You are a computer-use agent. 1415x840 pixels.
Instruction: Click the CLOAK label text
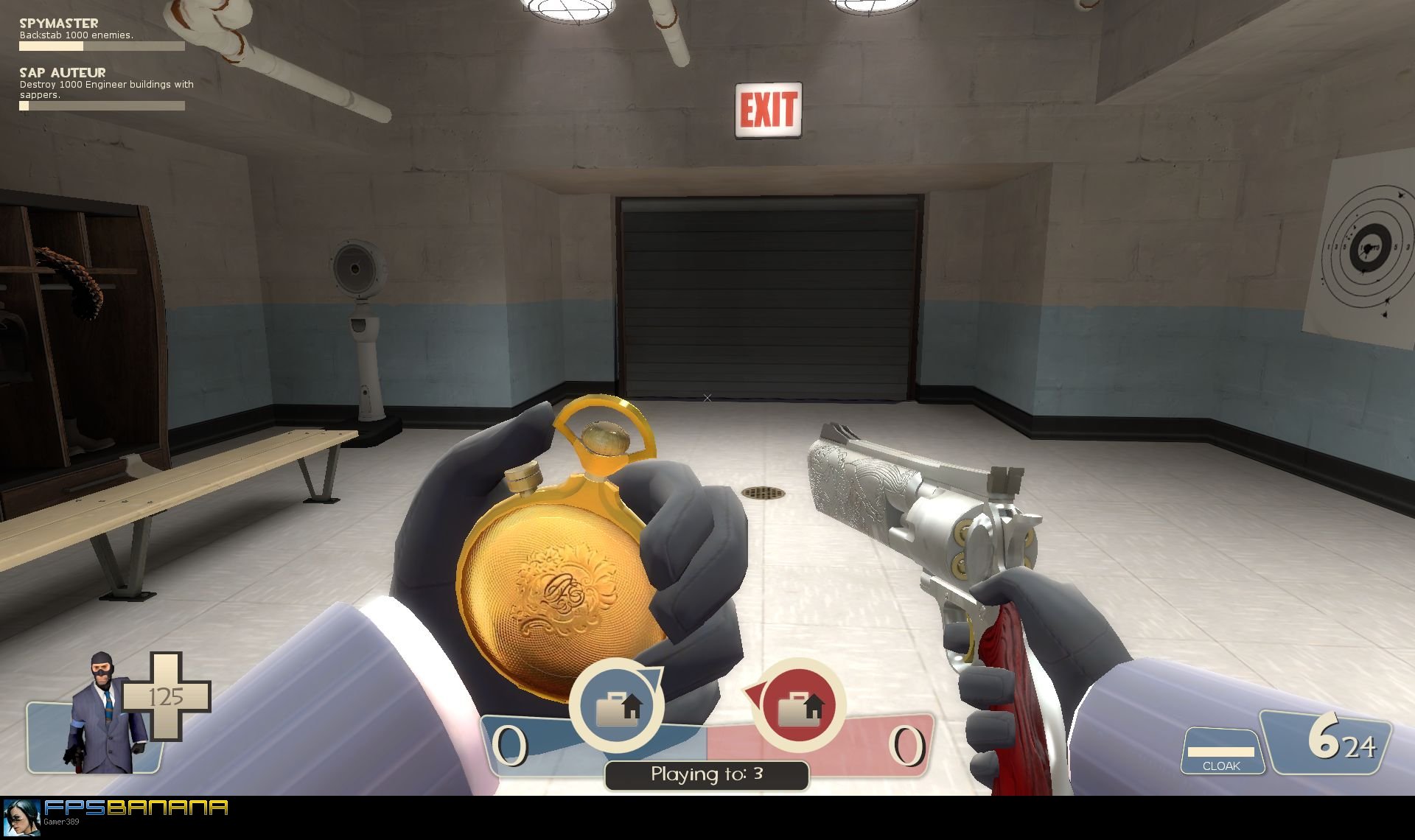(1223, 766)
